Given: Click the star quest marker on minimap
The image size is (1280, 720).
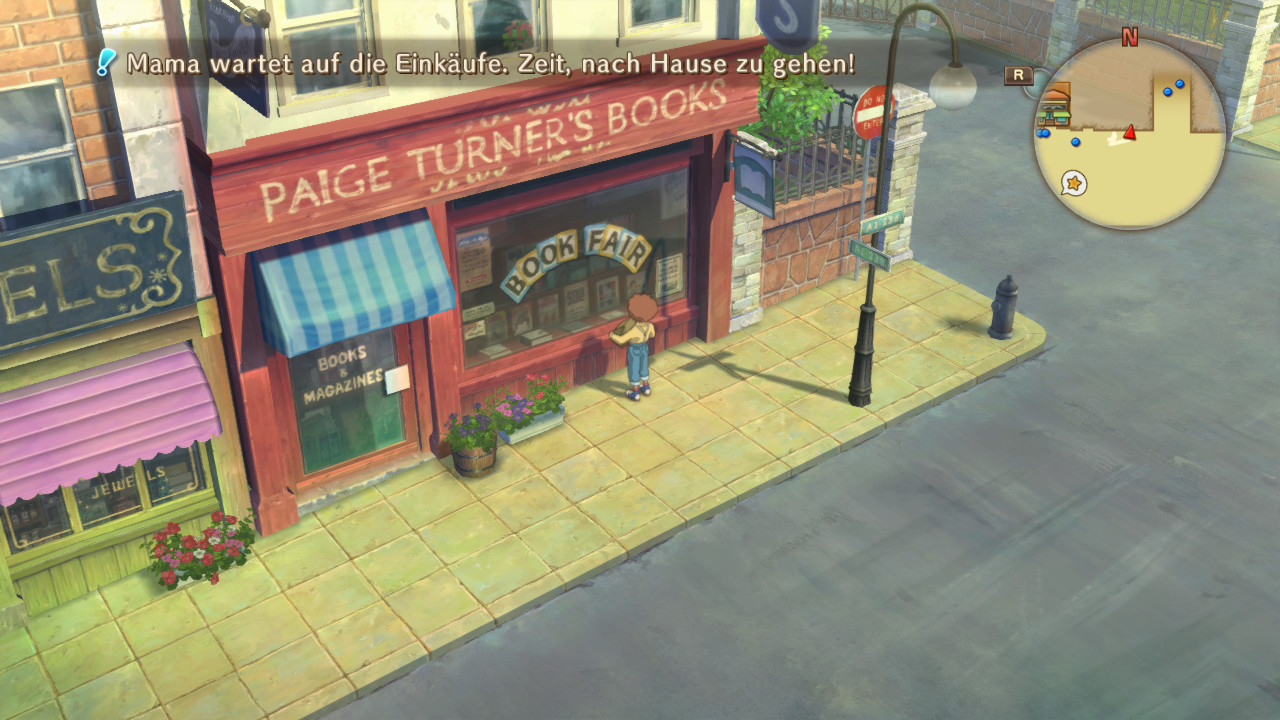Looking at the screenshot, I should pyautogui.click(x=1074, y=183).
